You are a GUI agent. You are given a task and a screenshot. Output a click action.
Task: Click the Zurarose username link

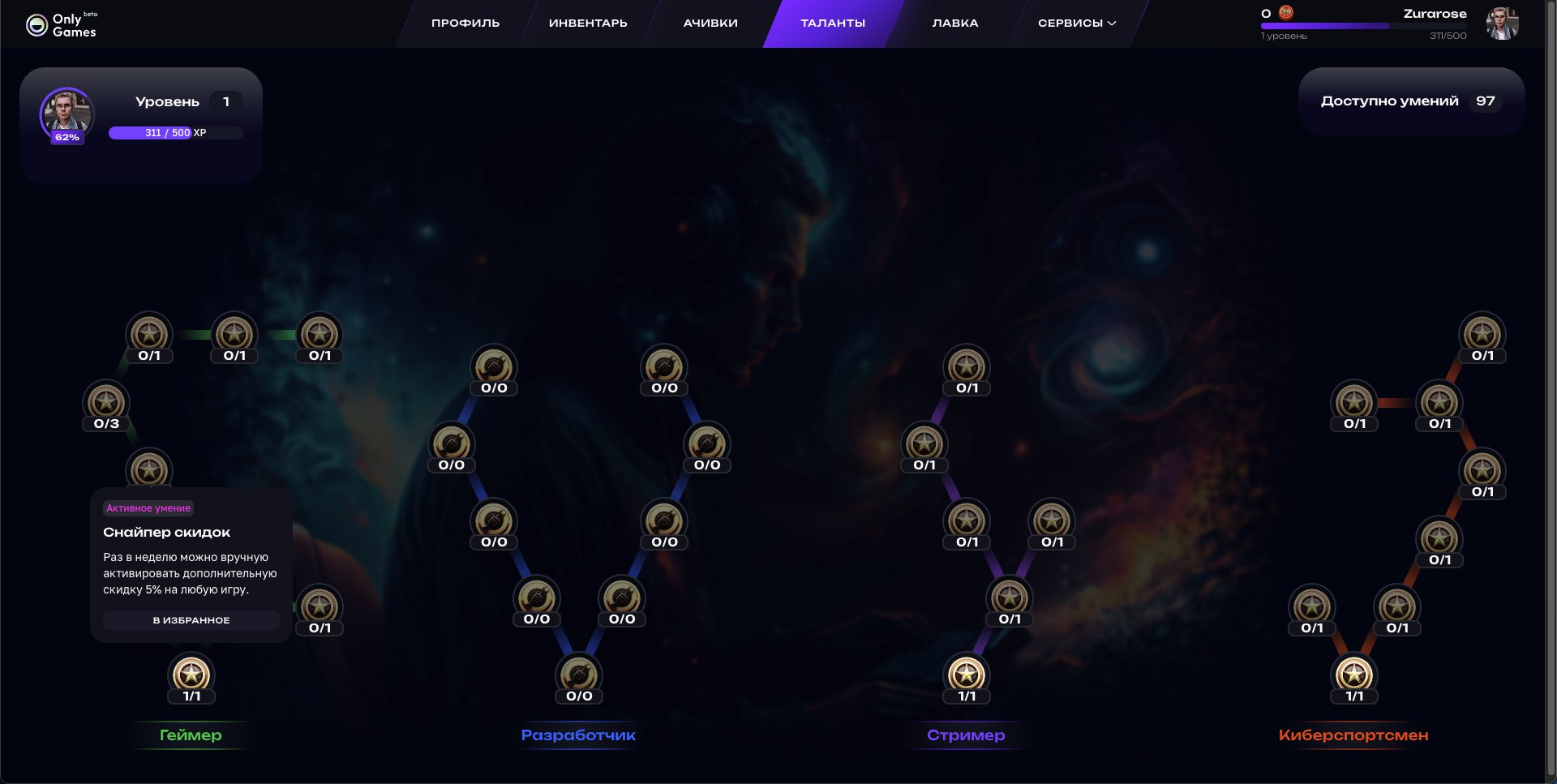pos(1435,14)
